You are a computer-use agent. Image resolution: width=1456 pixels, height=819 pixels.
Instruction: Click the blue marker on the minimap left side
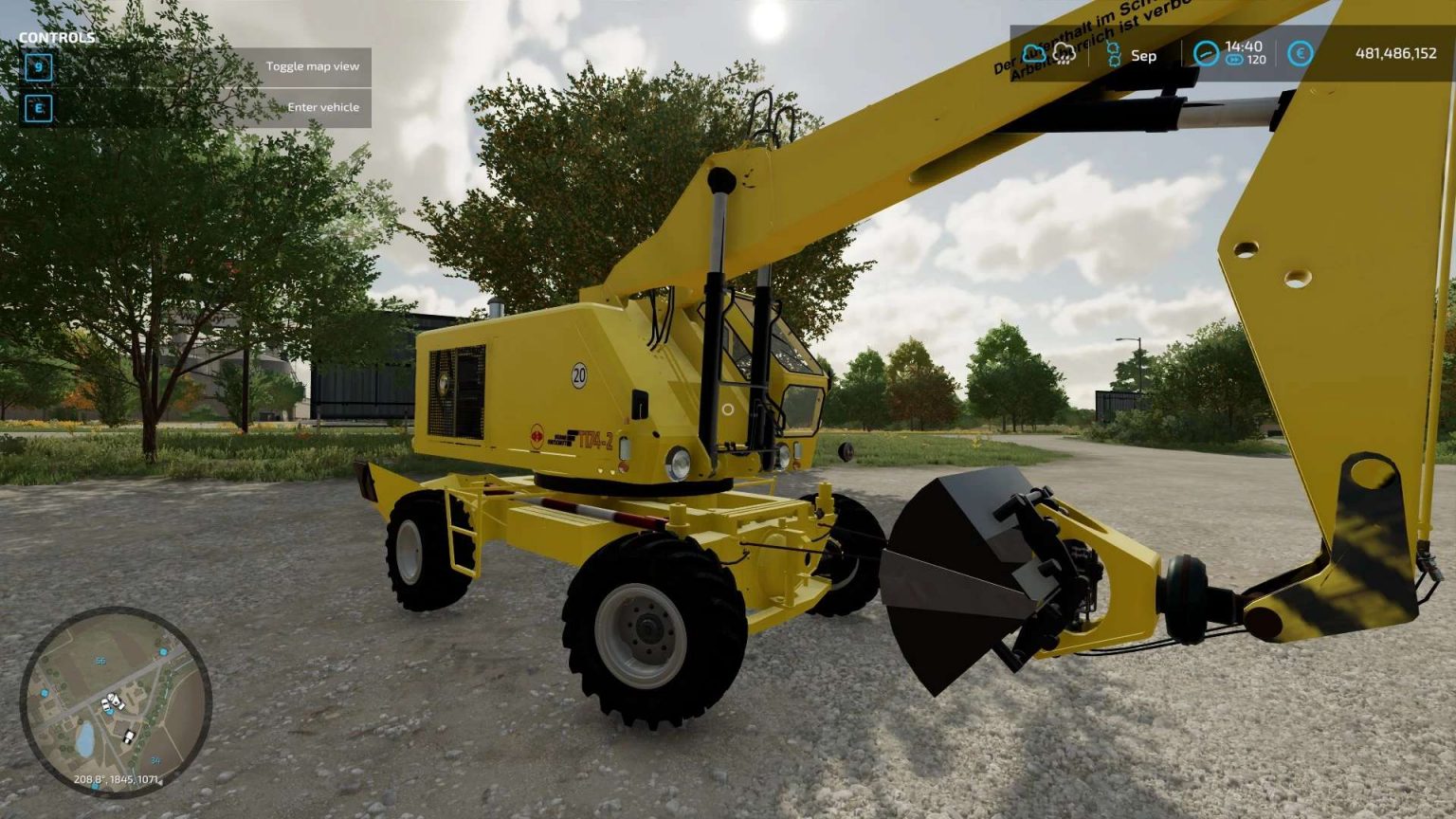tap(44, 693)
